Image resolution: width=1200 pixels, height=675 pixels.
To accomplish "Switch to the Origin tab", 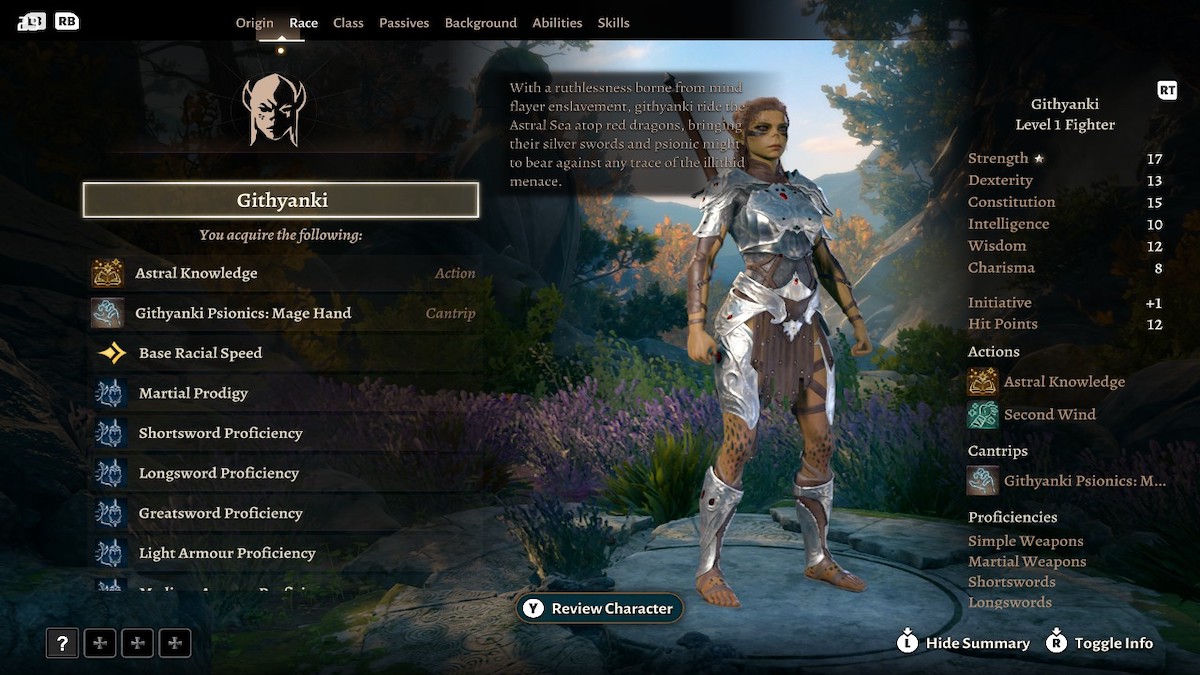I will 254,23.
